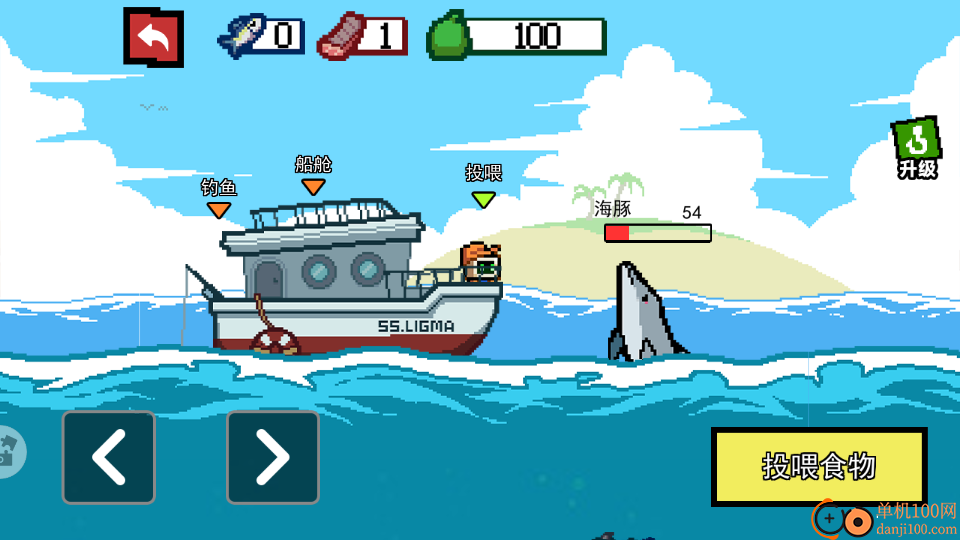
Task: Go back with the red arrow button
Action: coord(153,38)
